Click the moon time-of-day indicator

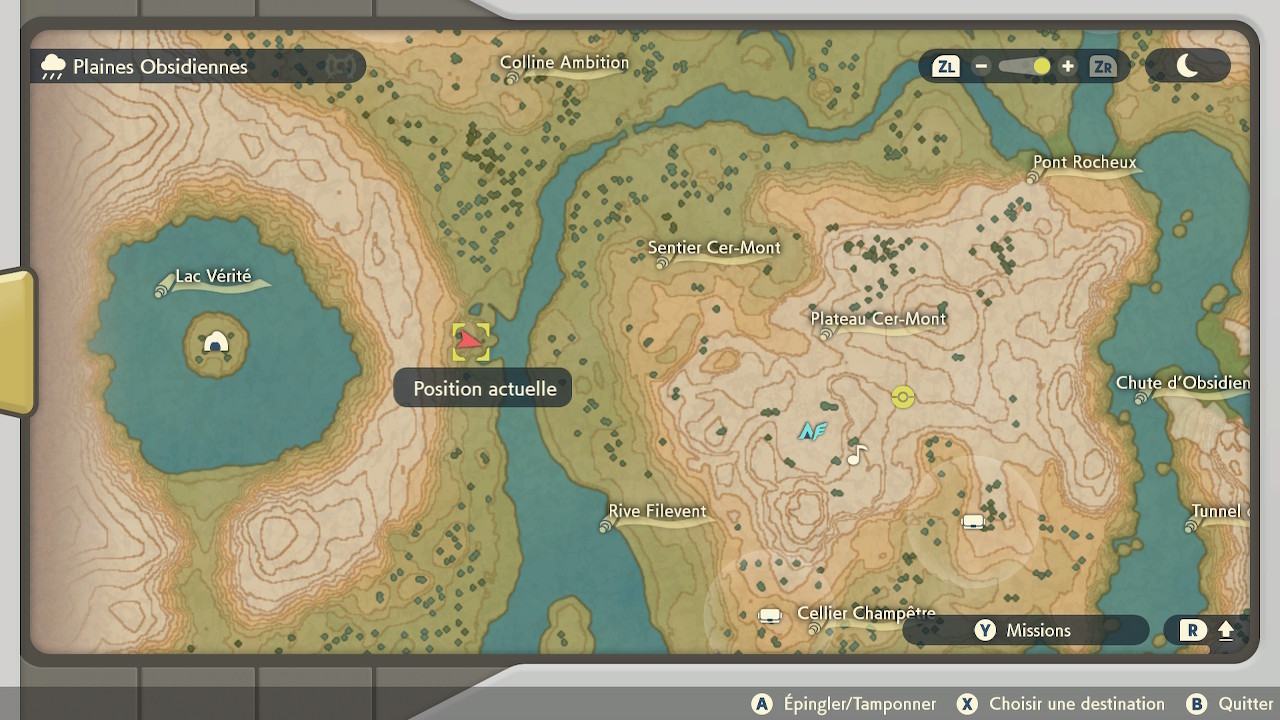click(x=1187, y=66)
